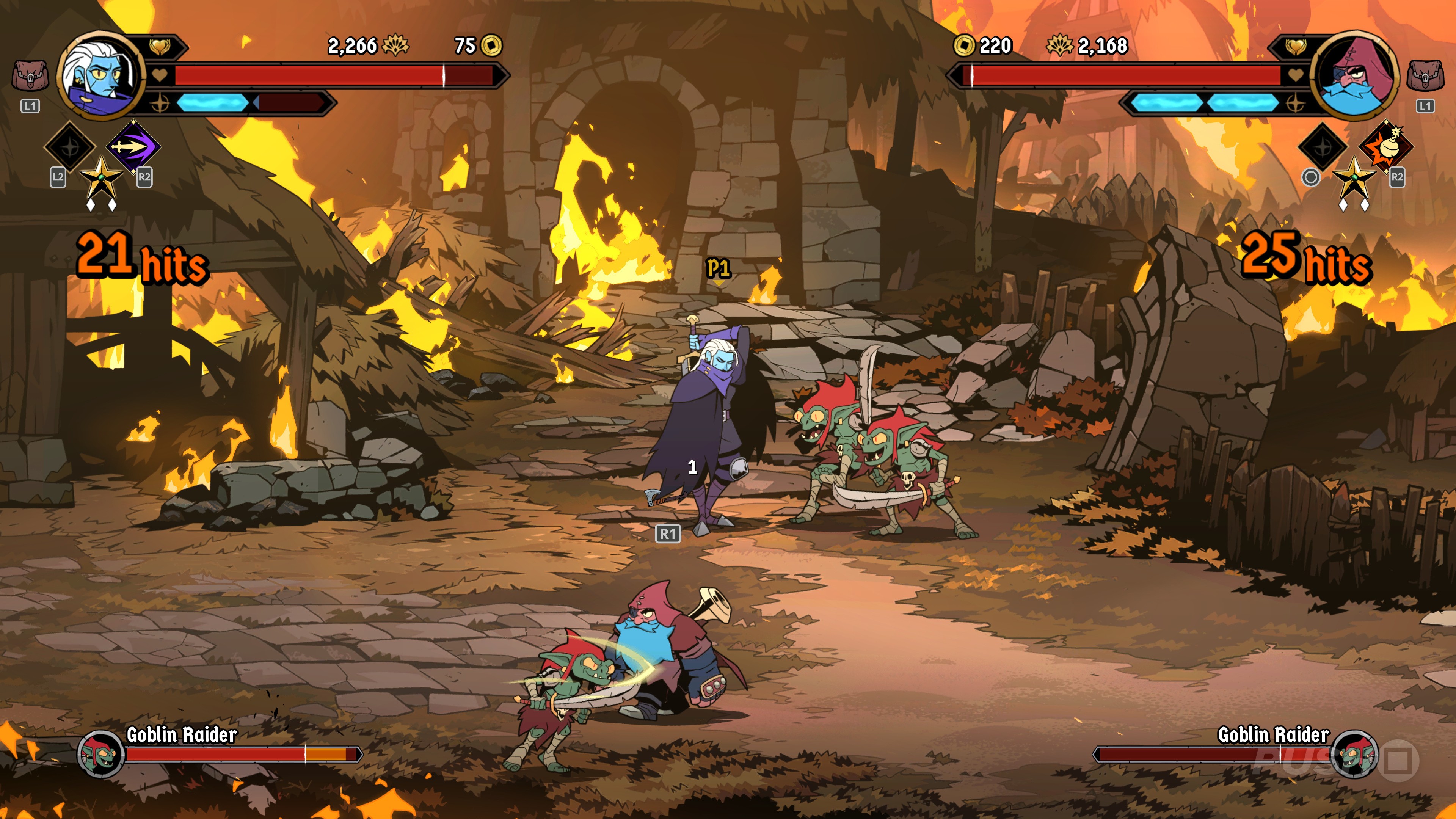Open the leather bag beside the elf portrait
Screen dimensions: 1456x819
(30, 76)
